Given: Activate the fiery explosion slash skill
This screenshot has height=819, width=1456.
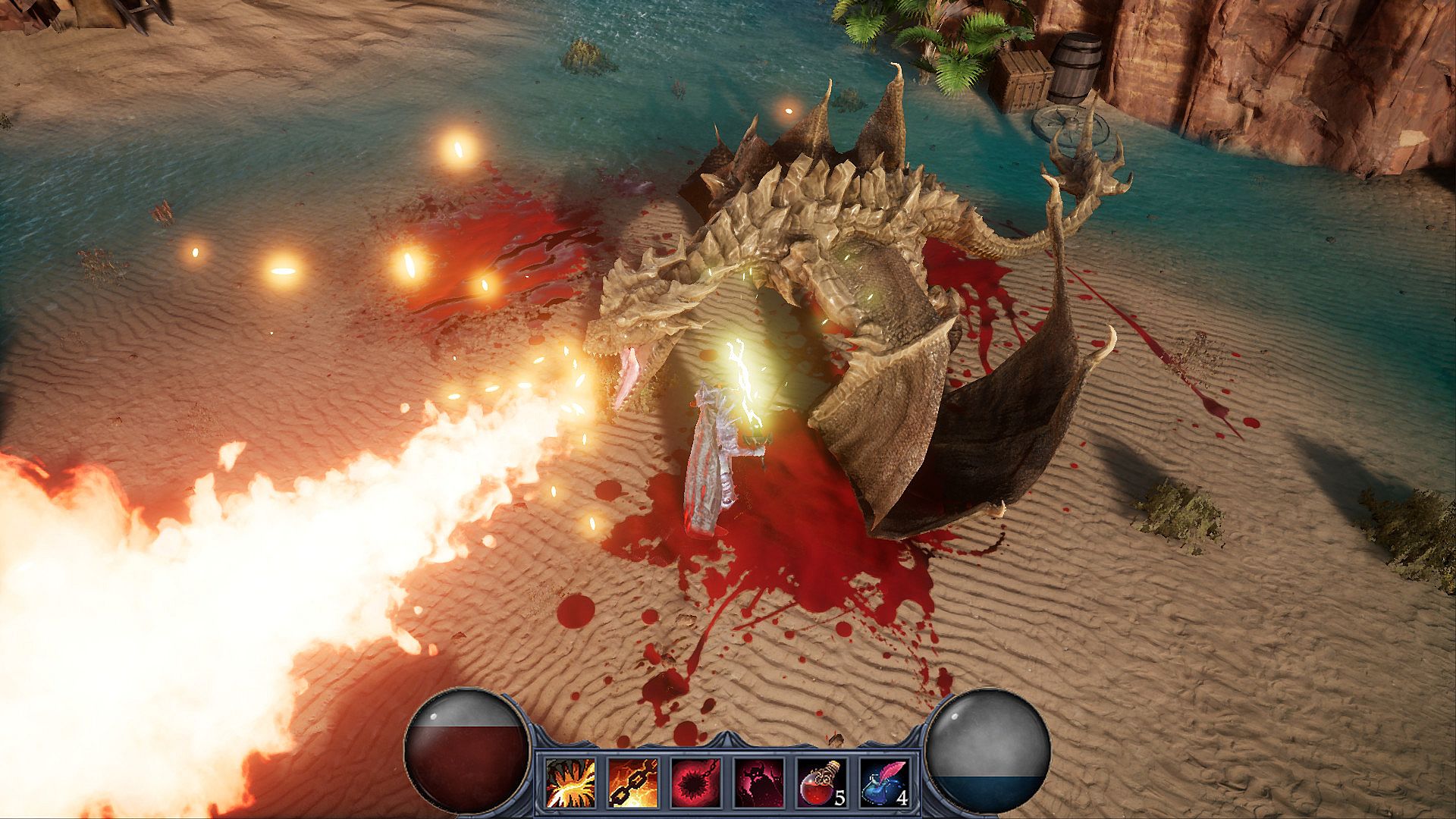Looking at the screenshot, I should (x=570, y=783).
